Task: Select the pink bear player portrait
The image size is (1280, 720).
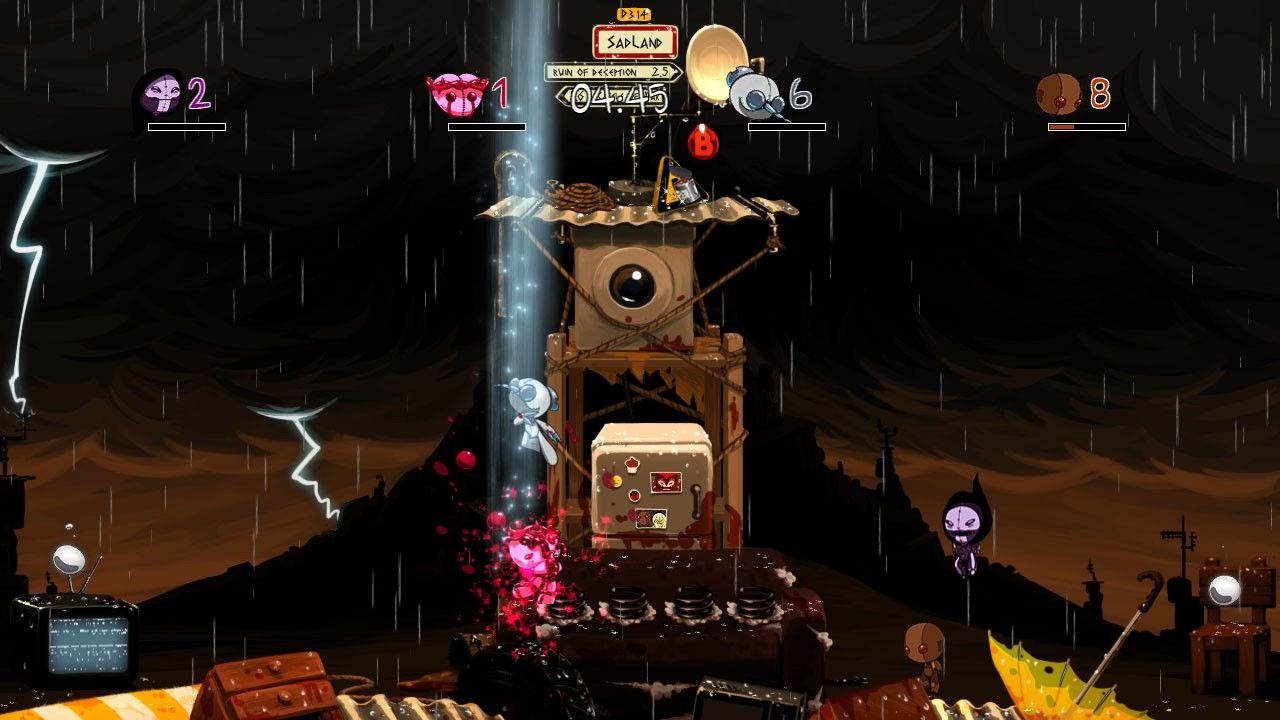Action: click(457, 95)
